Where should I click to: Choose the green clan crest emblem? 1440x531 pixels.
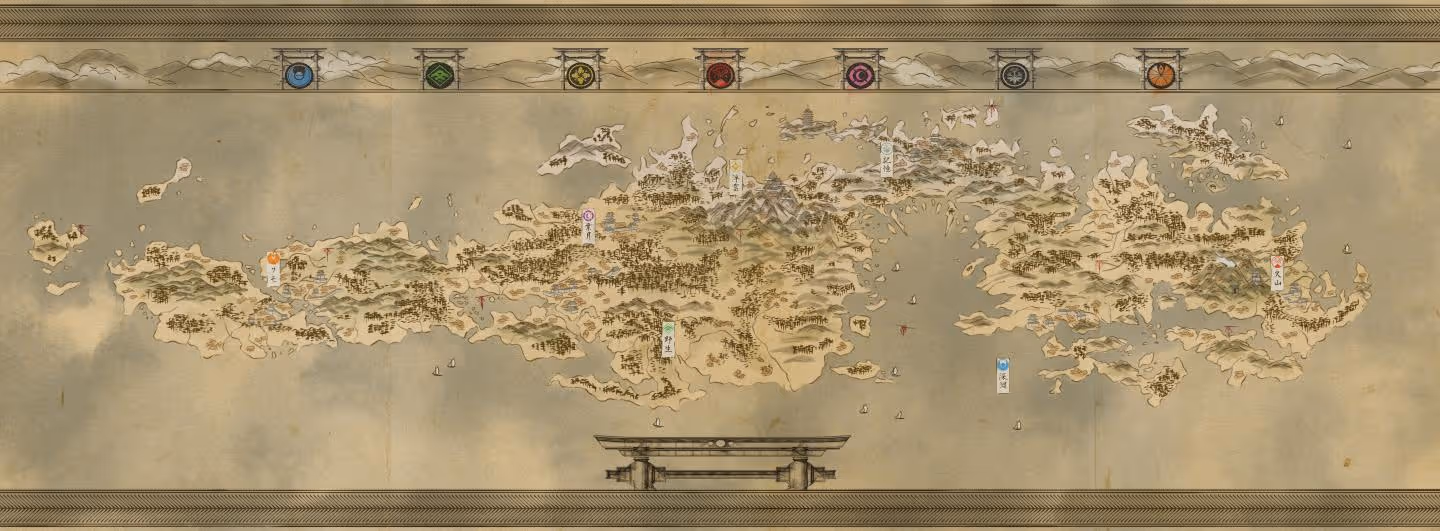(439, 75)
